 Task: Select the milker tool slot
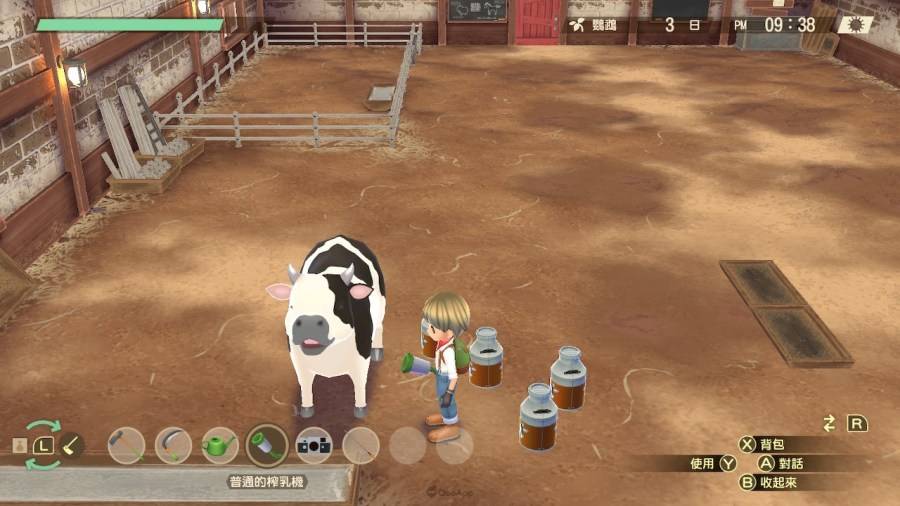point(267,445)
